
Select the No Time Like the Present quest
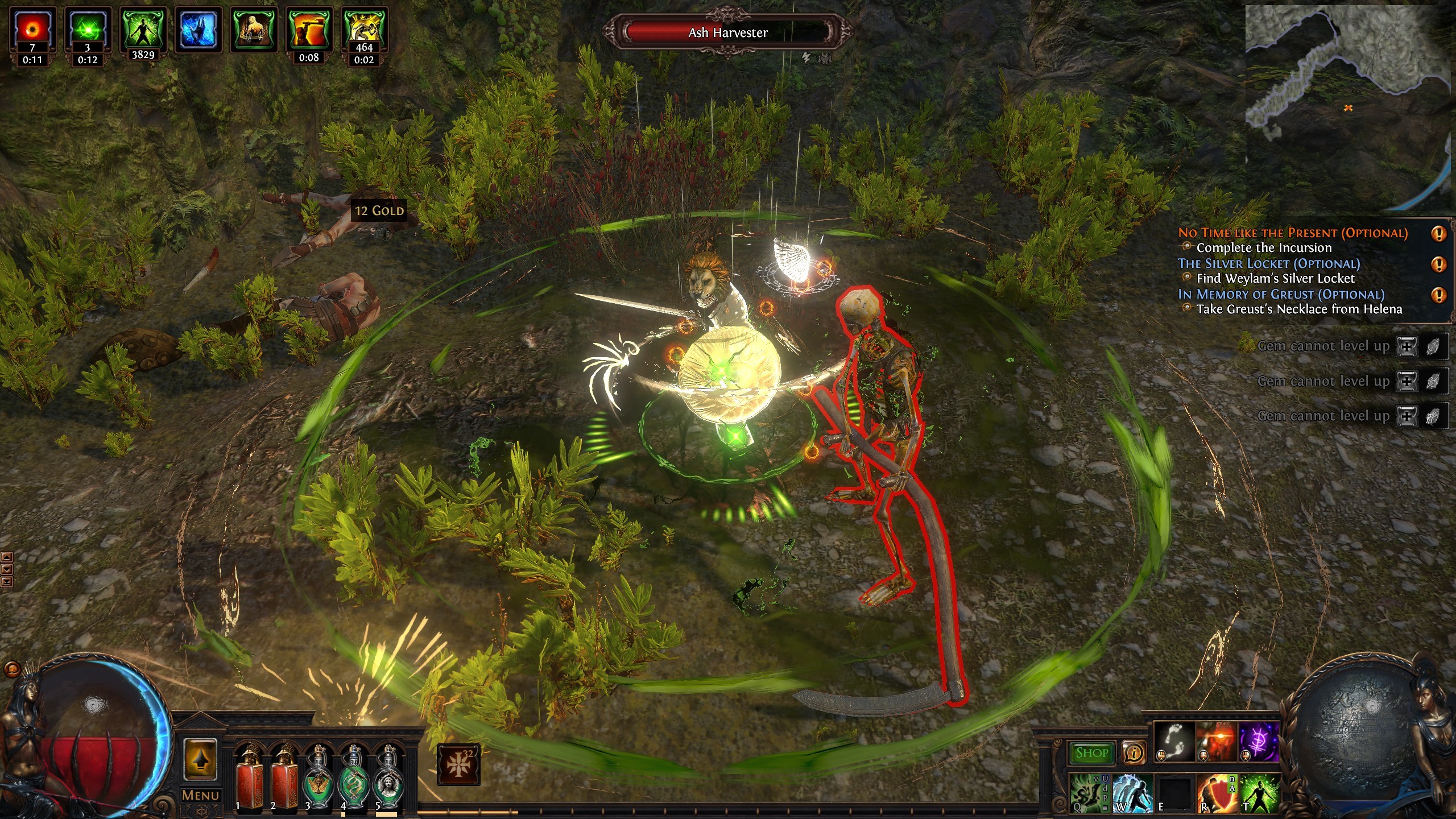[x=1292, y=233]
